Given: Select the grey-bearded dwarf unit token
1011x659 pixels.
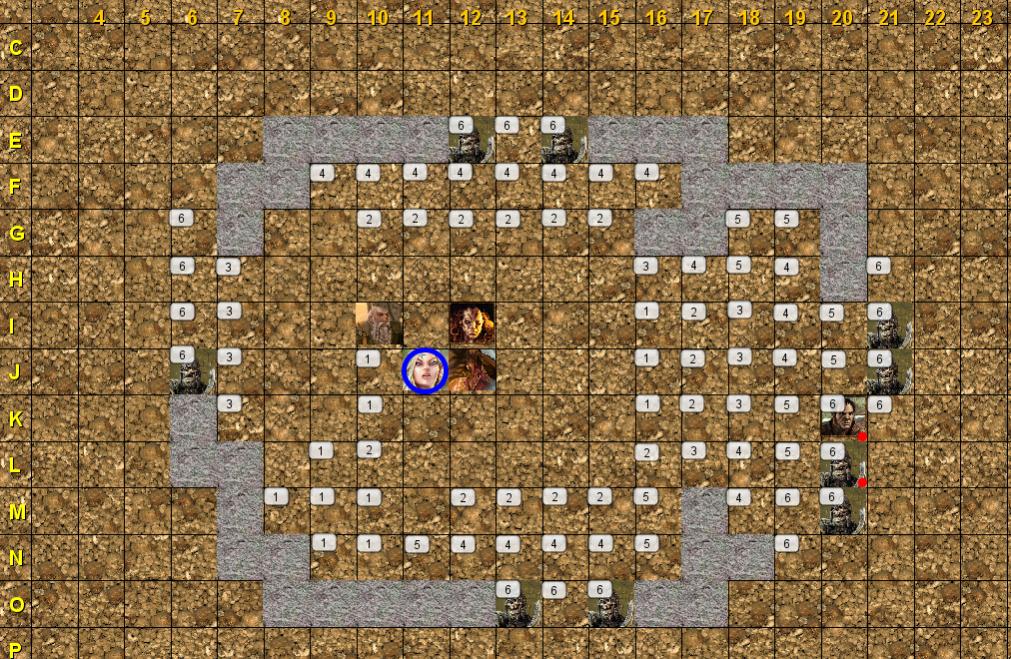Looking at the screenshot, I should (x=378, y=324).
